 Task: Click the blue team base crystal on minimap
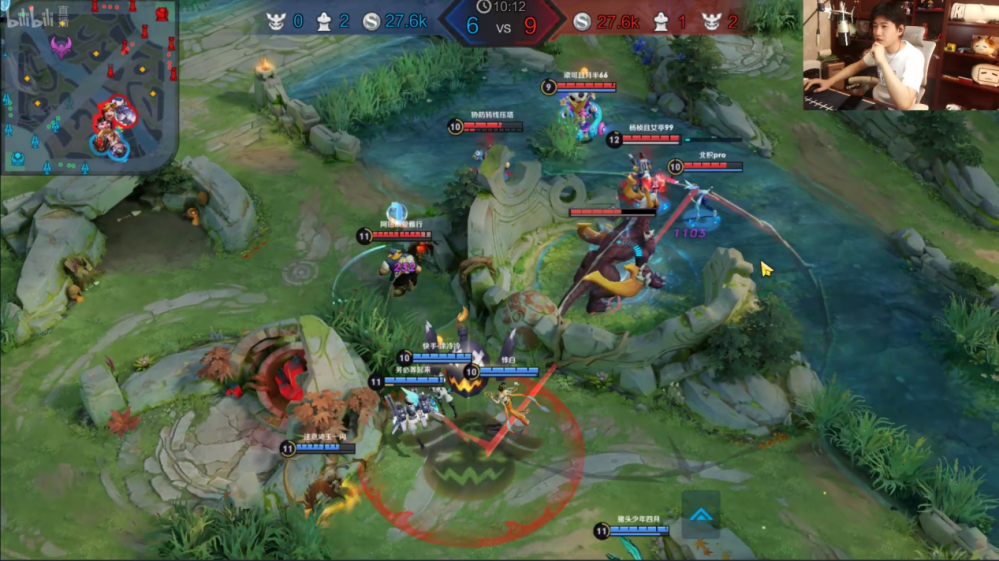click(17, 158)
